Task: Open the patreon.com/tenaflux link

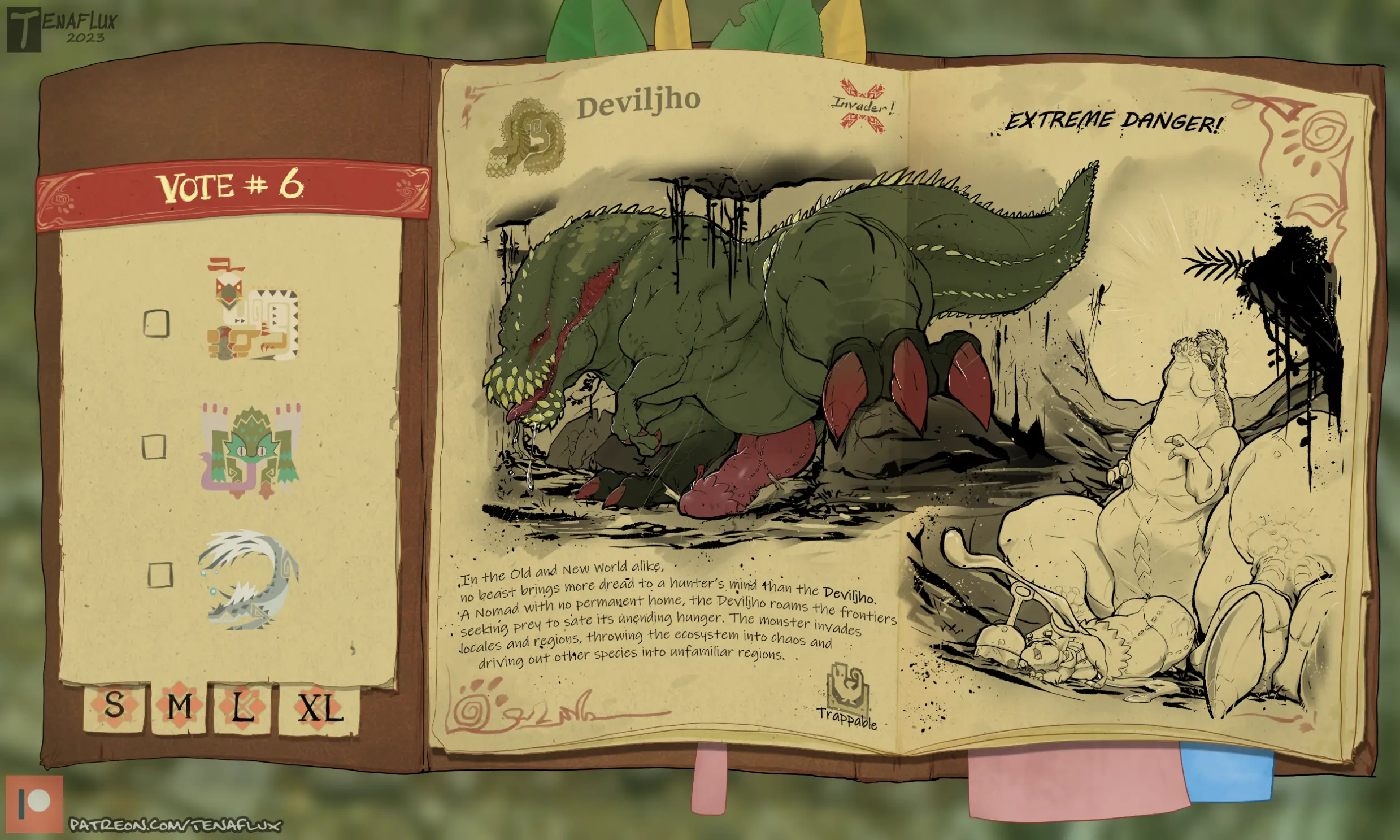Action: click(175, 824)
